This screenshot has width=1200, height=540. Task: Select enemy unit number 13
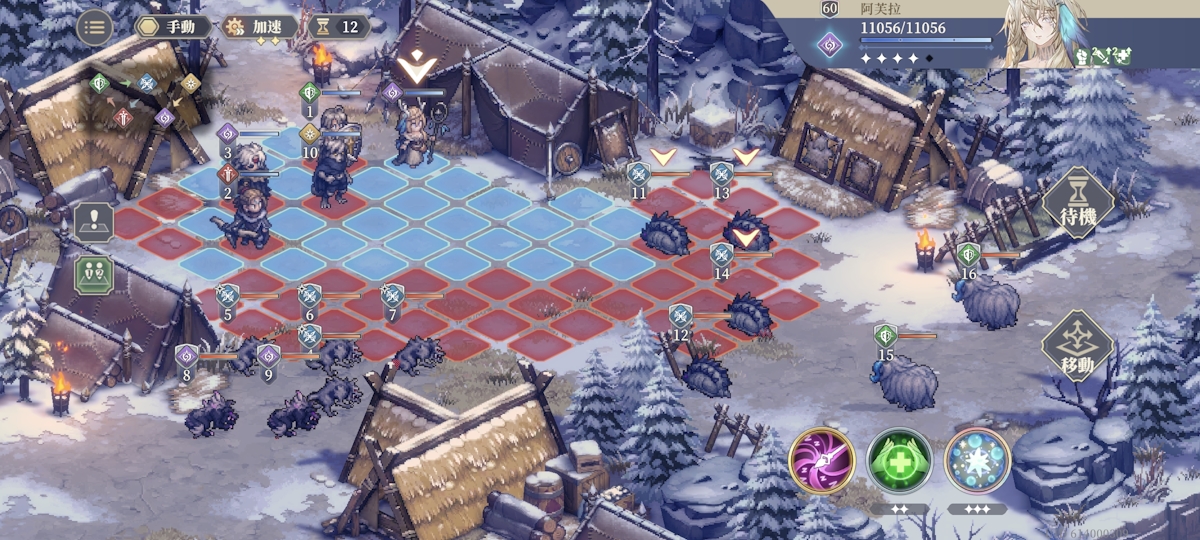(x=747, y=229)
